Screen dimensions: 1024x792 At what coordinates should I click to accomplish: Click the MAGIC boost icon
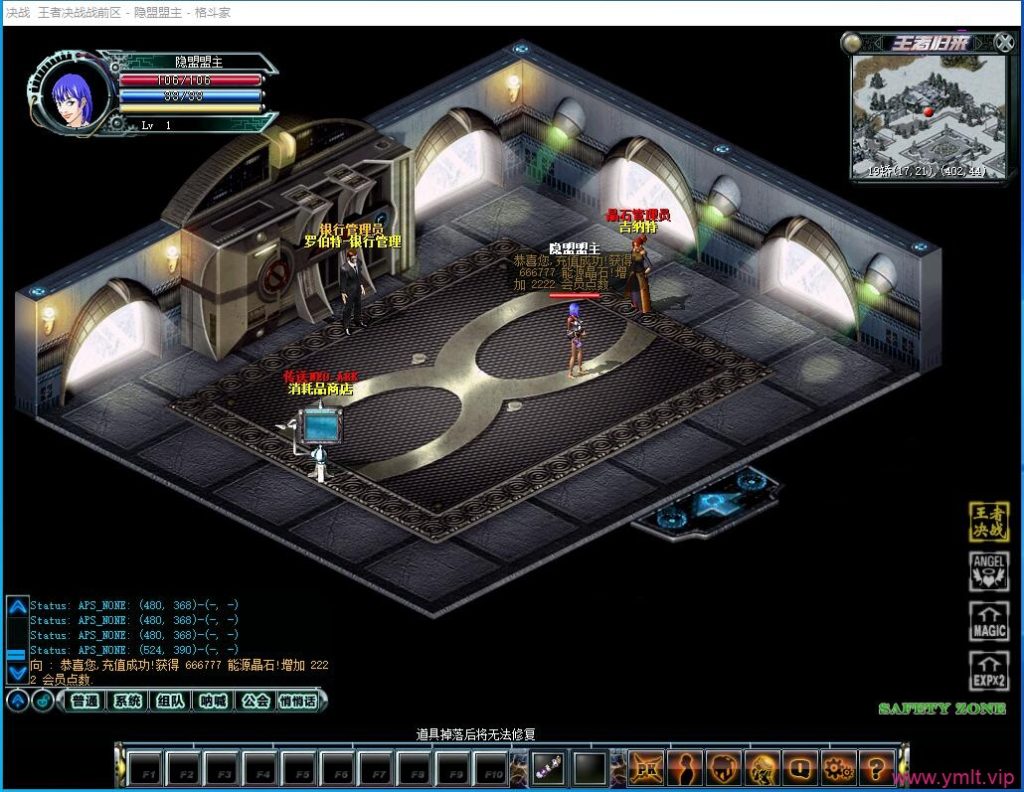pos(989,621)
